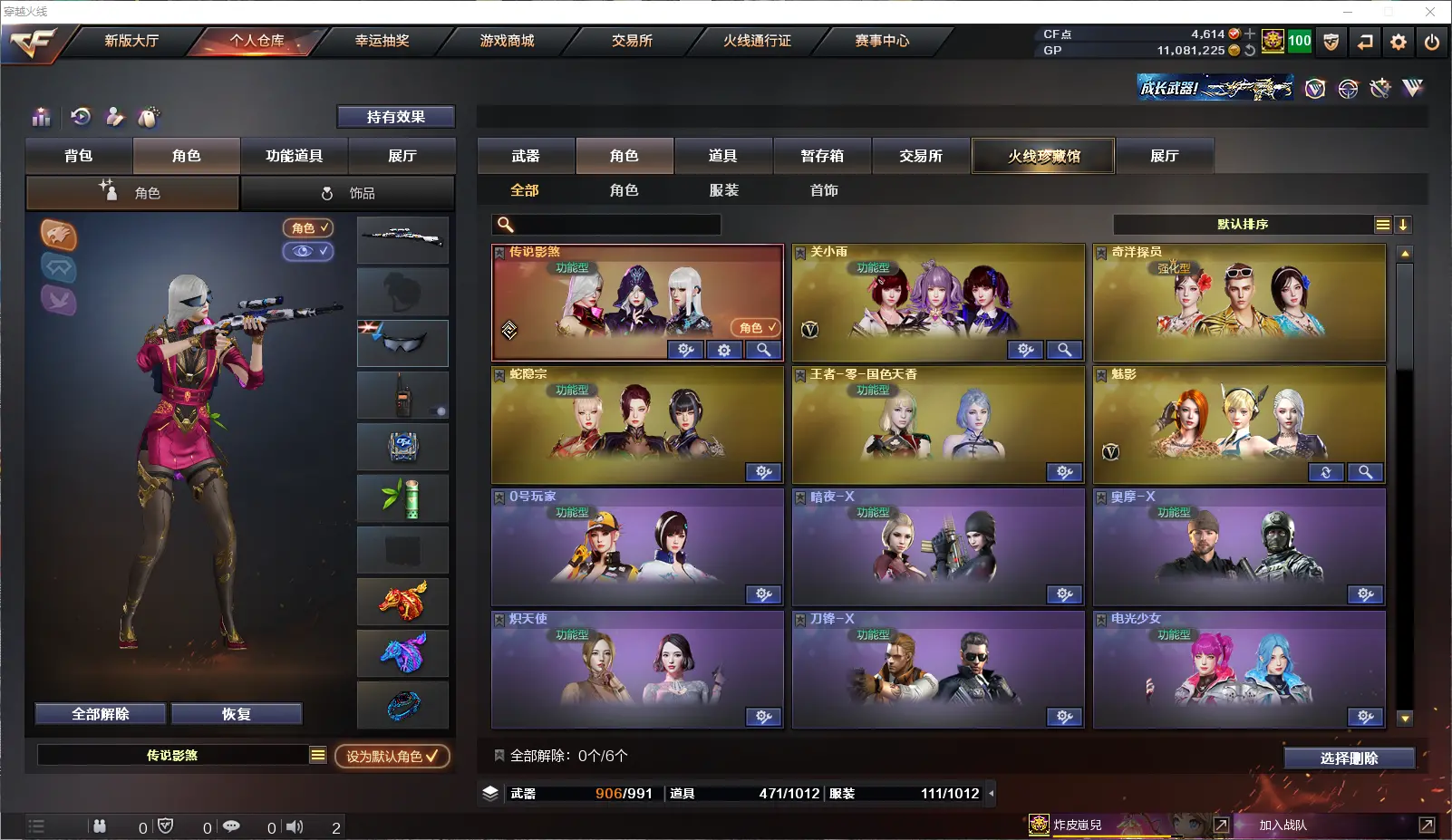
Task: Select the character edit icon in the toolbar
Action: pyautogui.click(x=112, y=117)
